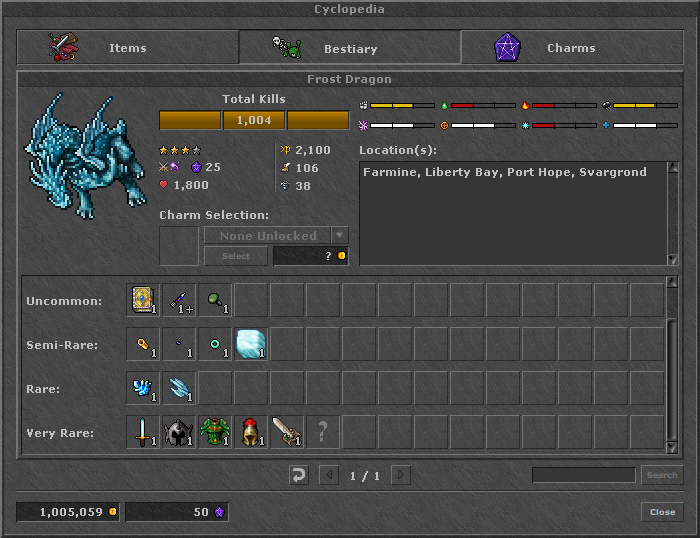Open the charm selection dropdown

tap(340, 236)
